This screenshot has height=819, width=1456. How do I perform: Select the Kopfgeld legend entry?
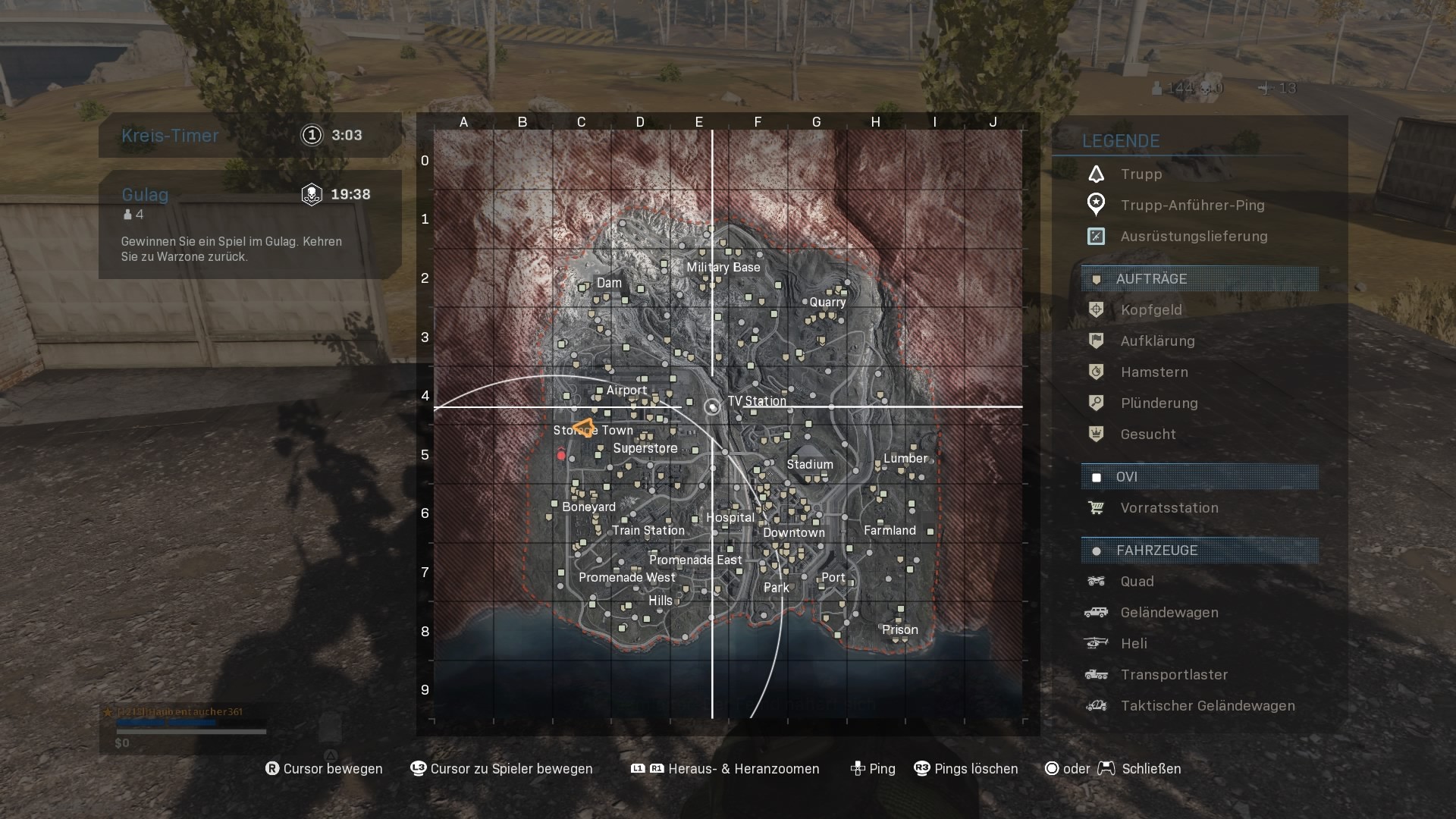[x=1150, y=310]
